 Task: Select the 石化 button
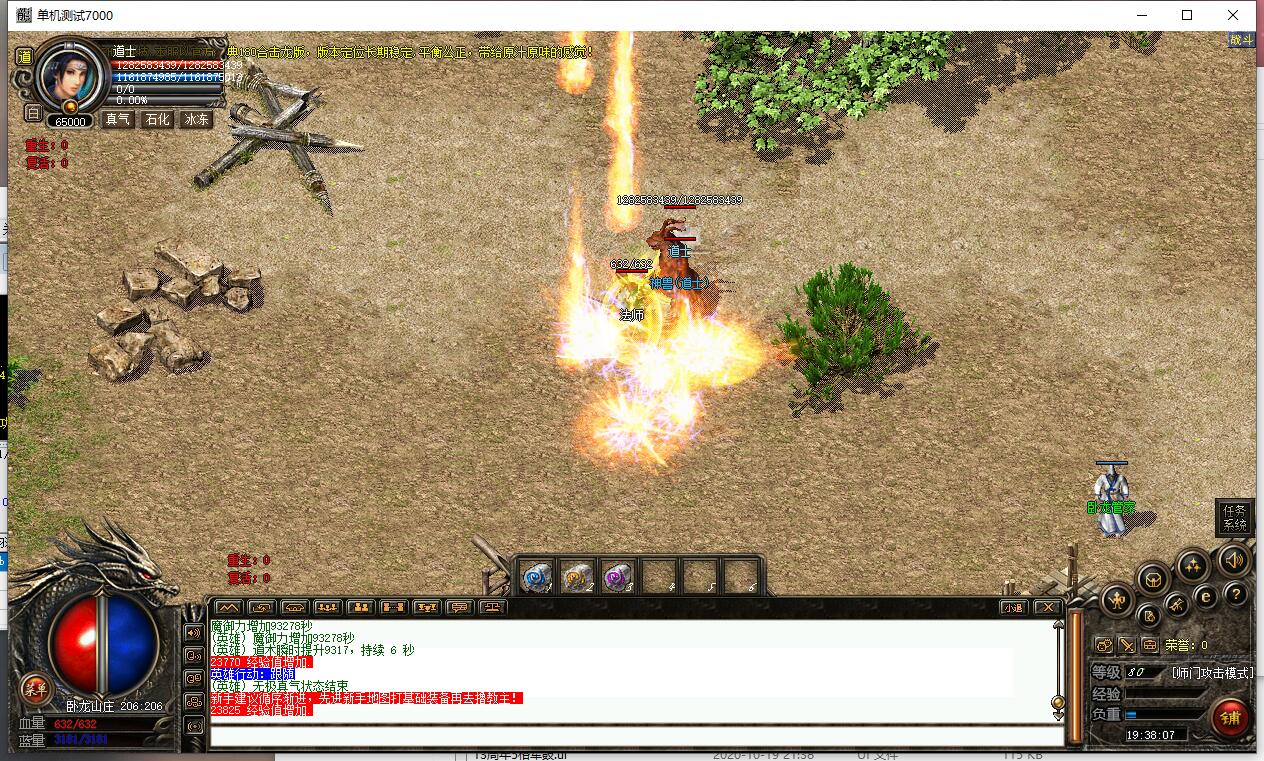[x=157, y=119]
